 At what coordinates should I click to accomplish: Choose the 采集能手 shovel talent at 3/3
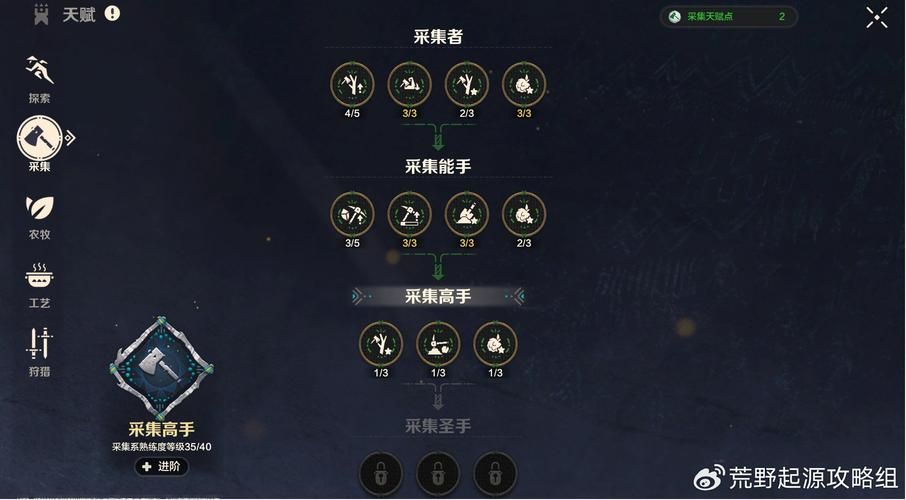(466, 214)
